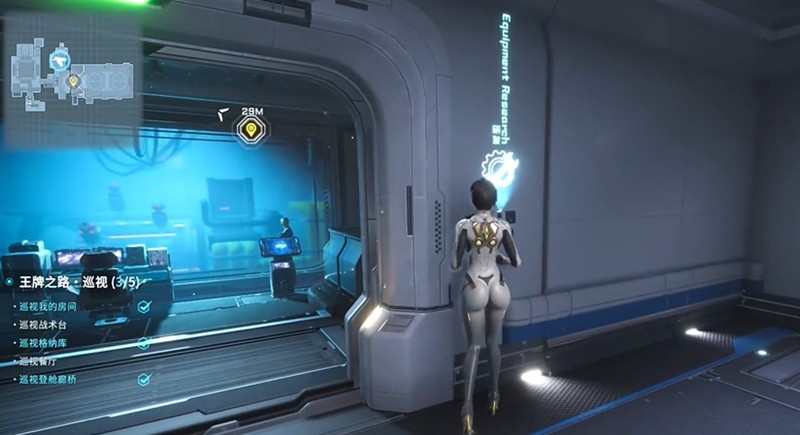This screenshot has height=435, width=800.
Task: Open the ship minimap
Action: (70, 68)
